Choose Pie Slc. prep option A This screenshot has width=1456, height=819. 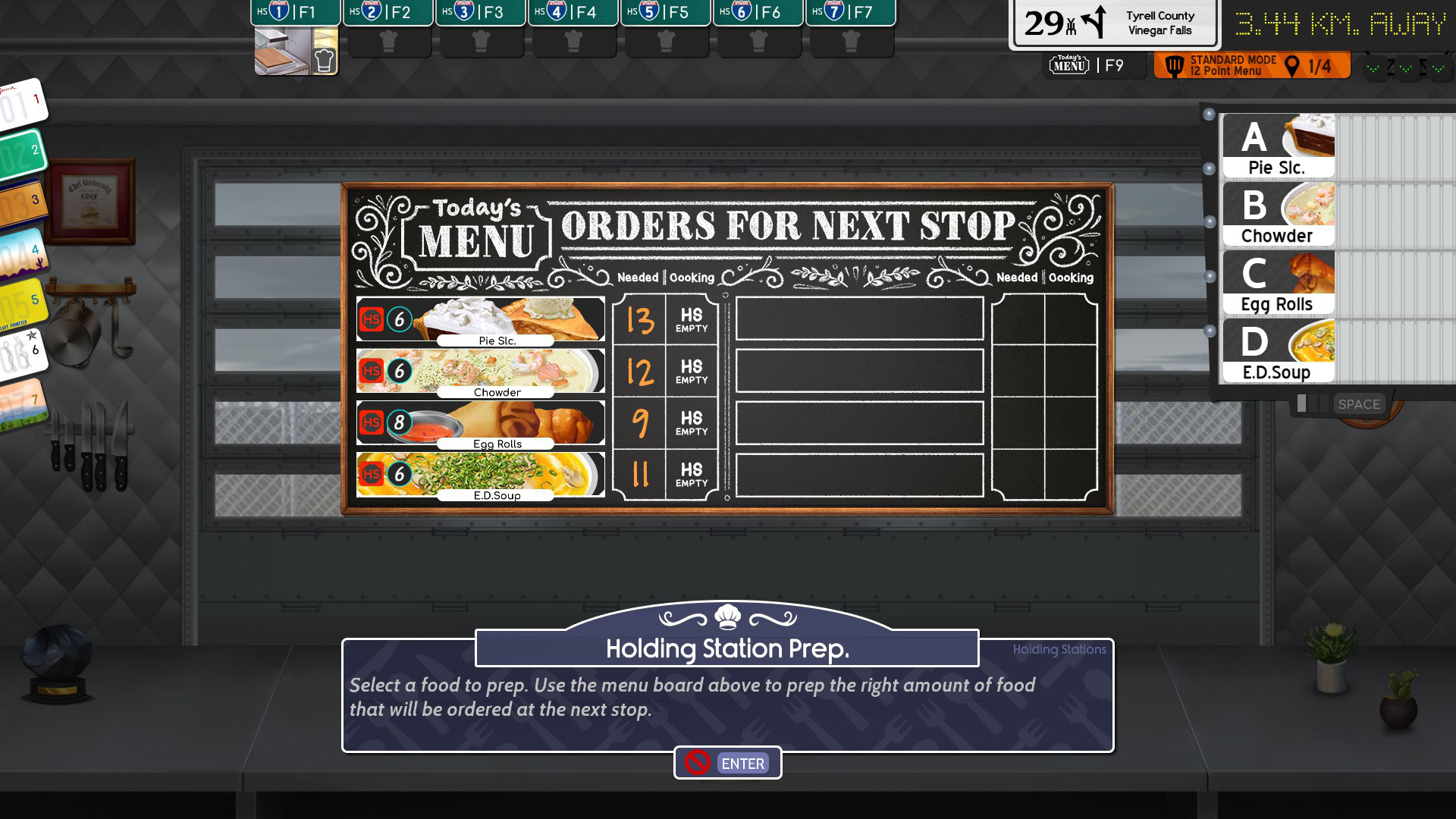pos(1279,146)
